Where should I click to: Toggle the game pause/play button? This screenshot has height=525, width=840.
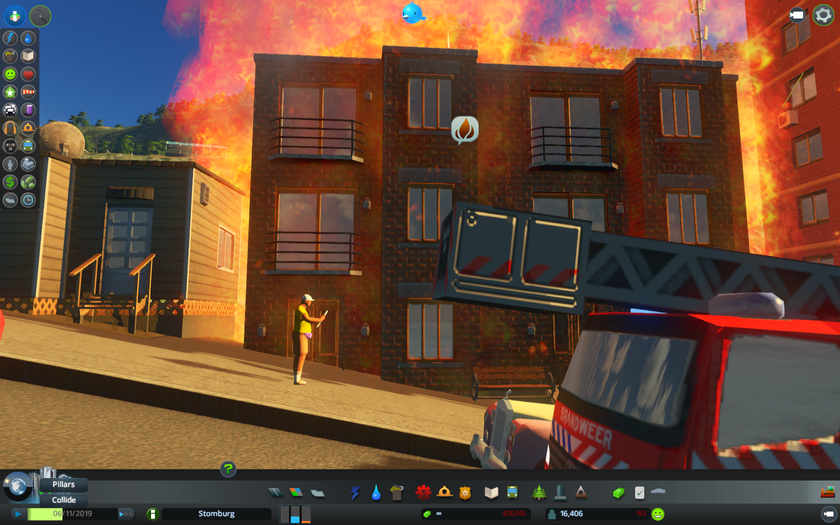coord(17,514)
